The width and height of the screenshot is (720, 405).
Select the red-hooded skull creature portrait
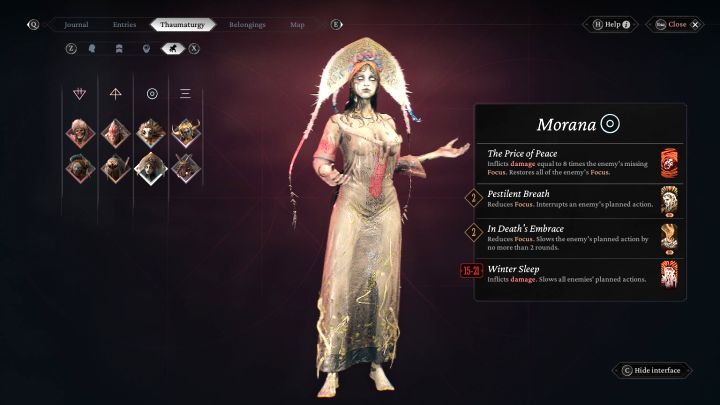coord(81,132)
